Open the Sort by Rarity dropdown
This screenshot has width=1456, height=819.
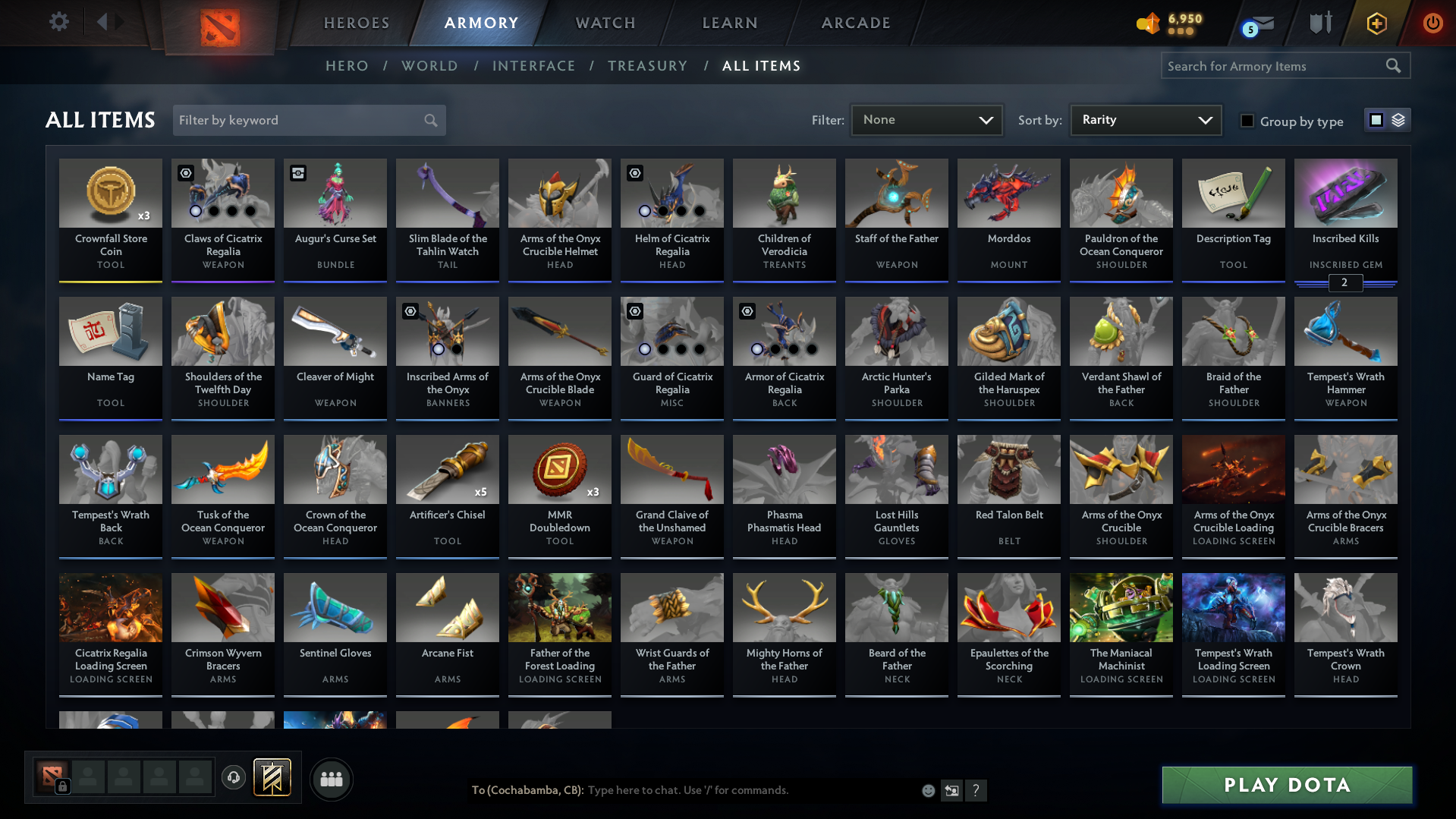pos(1145,120)
